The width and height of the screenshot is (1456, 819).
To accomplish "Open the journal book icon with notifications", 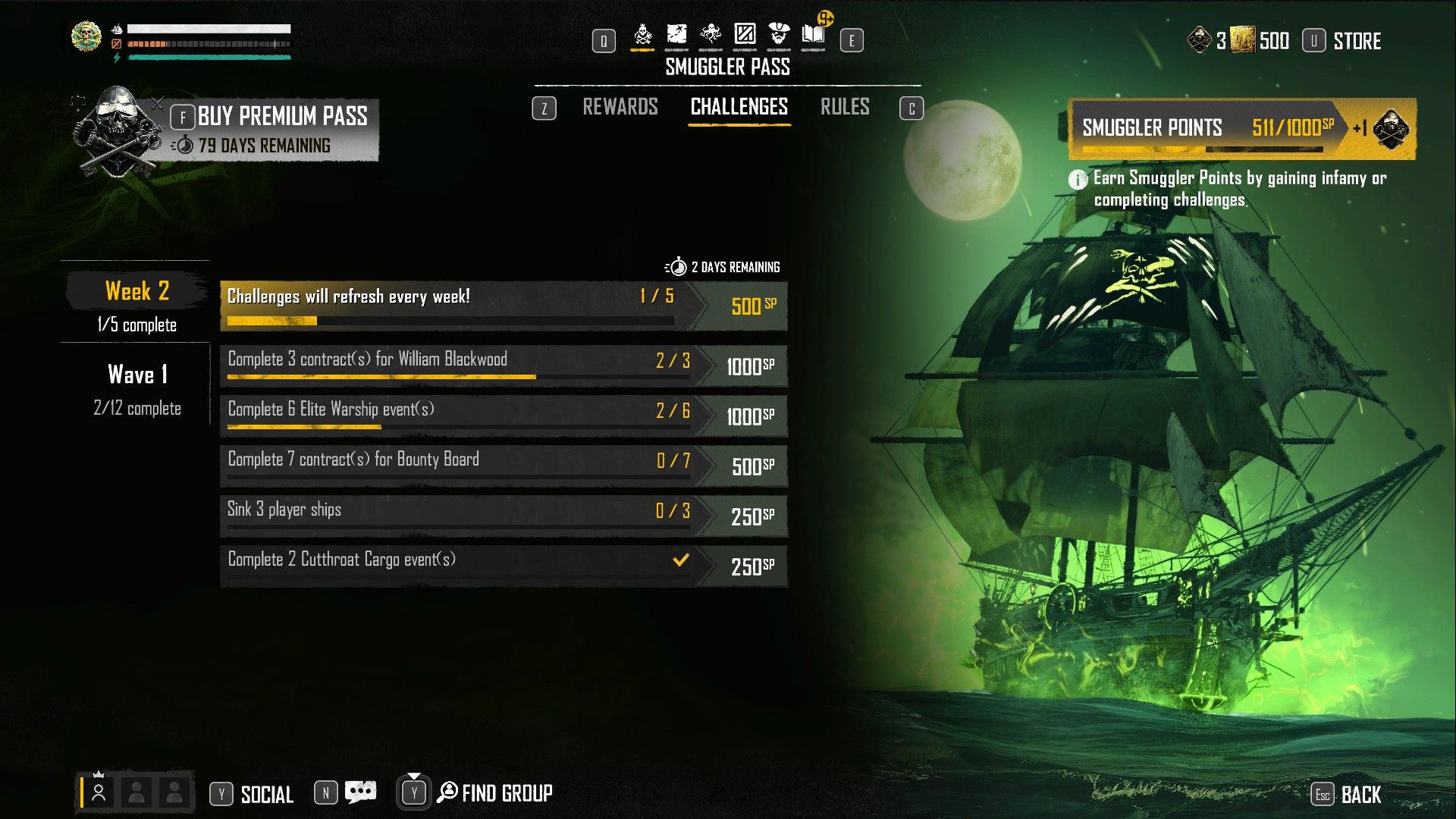I will pos(813,35).
